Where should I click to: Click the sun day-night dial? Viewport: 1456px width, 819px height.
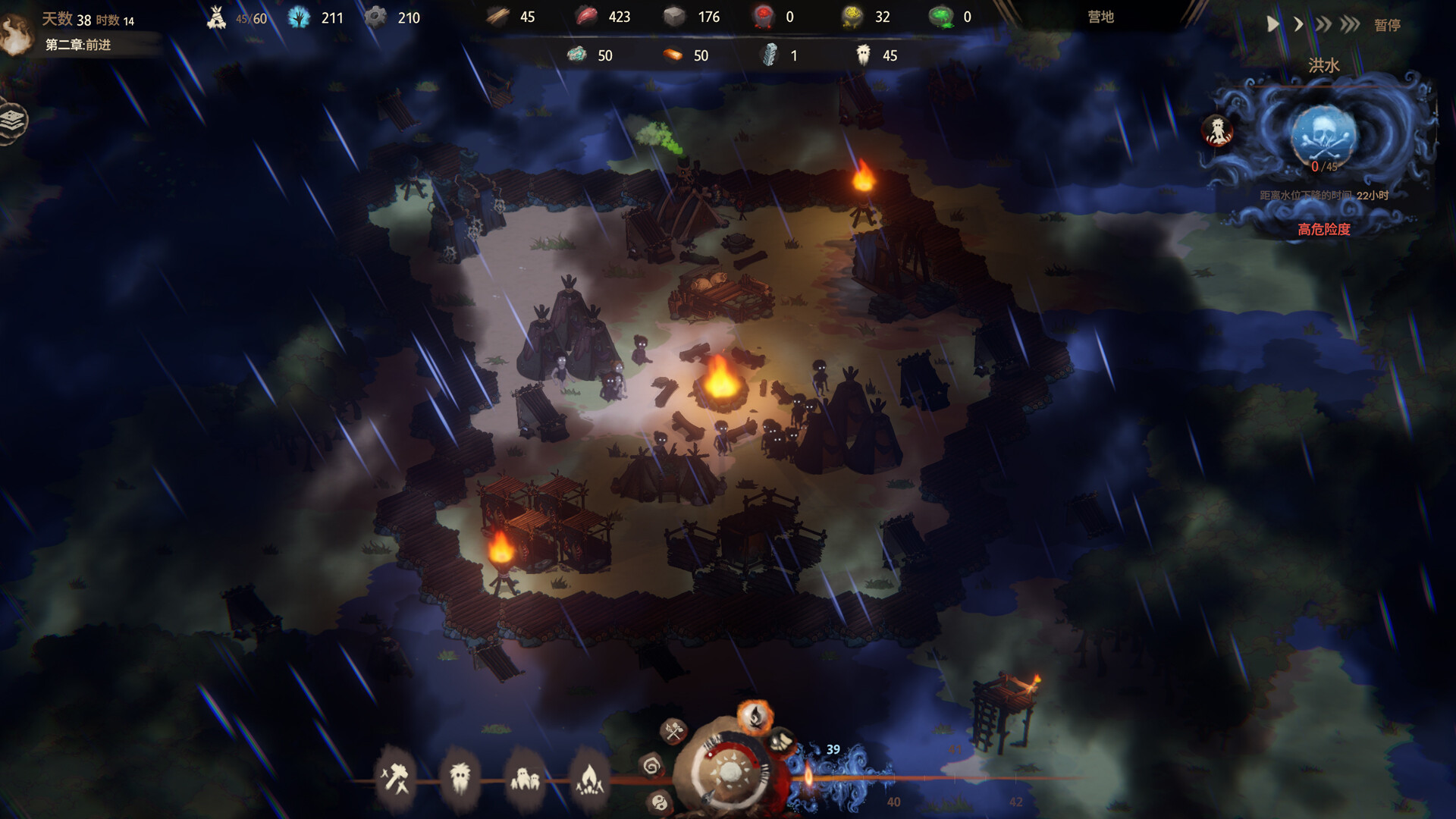point(731,773)
